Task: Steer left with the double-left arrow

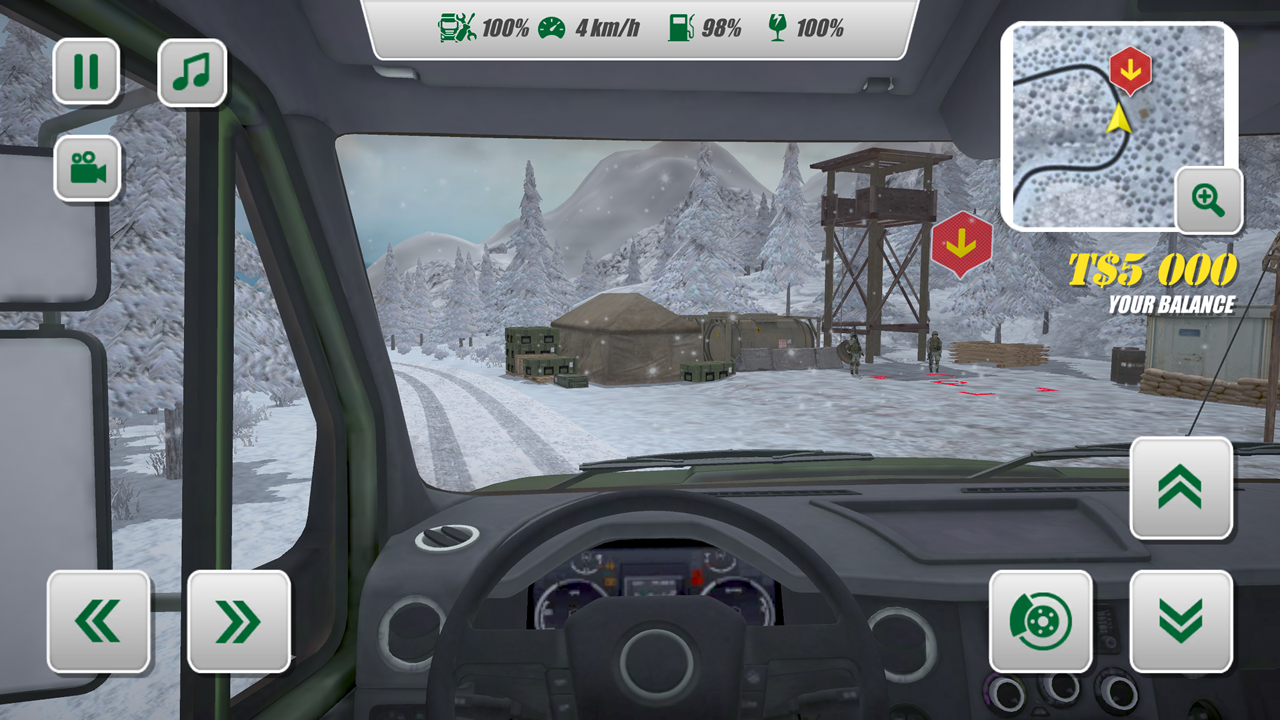Action: click(97, 619)
